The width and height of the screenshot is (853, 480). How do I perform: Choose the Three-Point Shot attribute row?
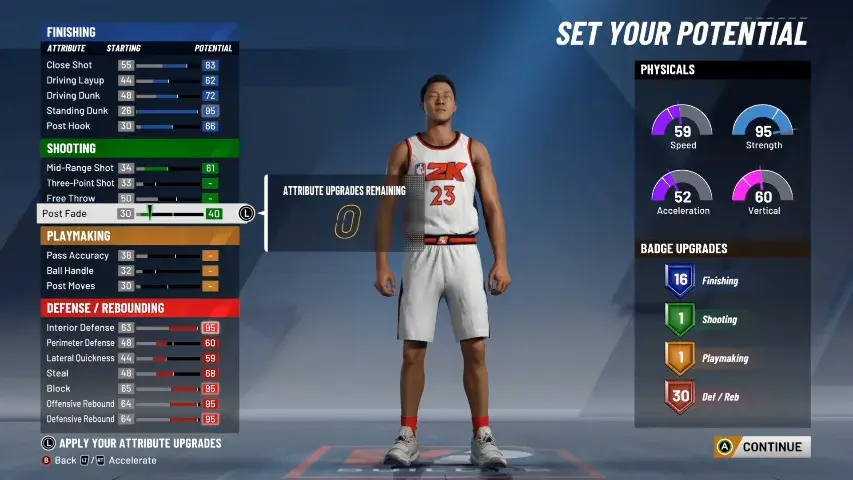[138, 183]
